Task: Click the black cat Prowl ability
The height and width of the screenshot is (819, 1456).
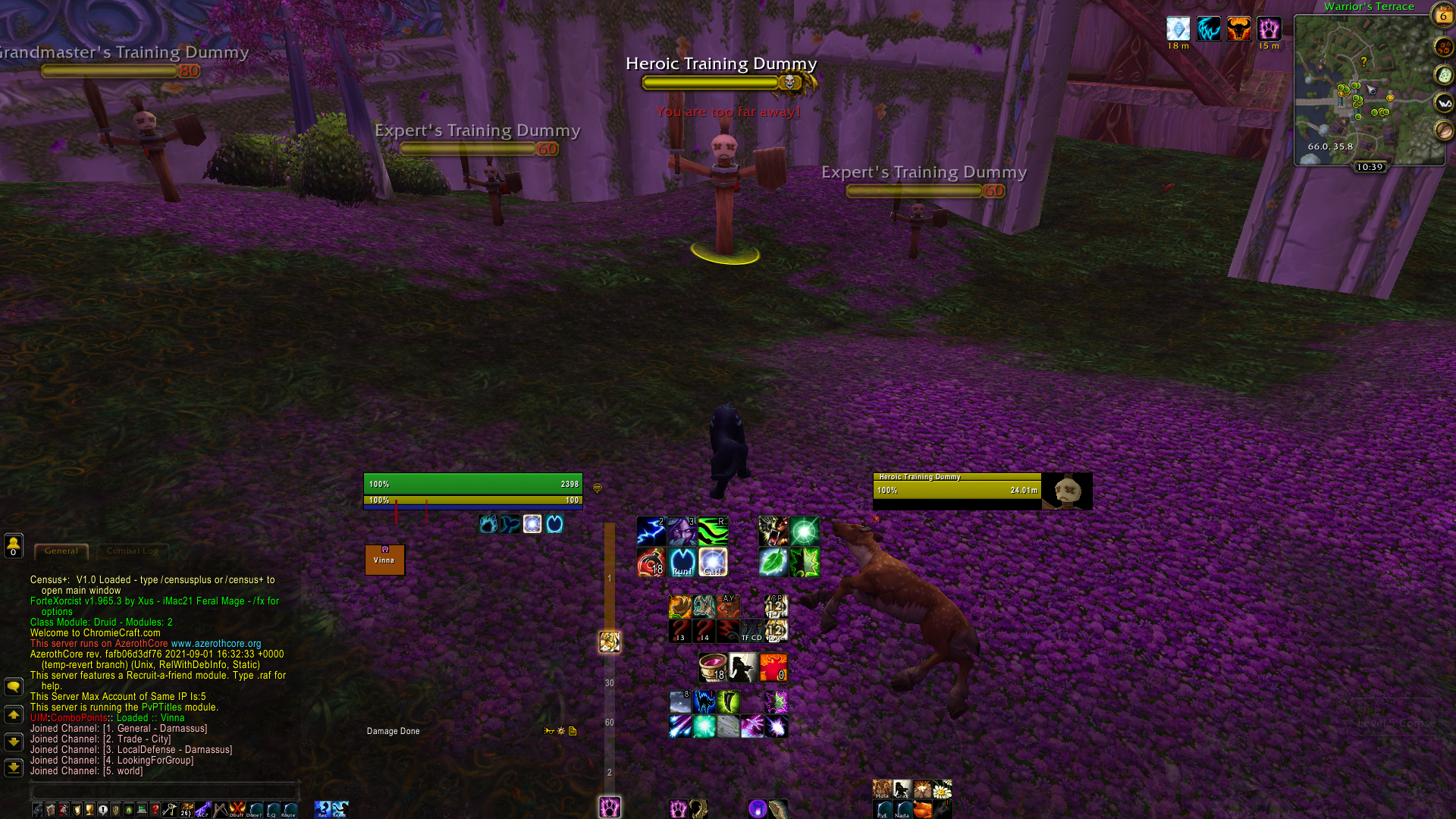Action: click(704, 702)
